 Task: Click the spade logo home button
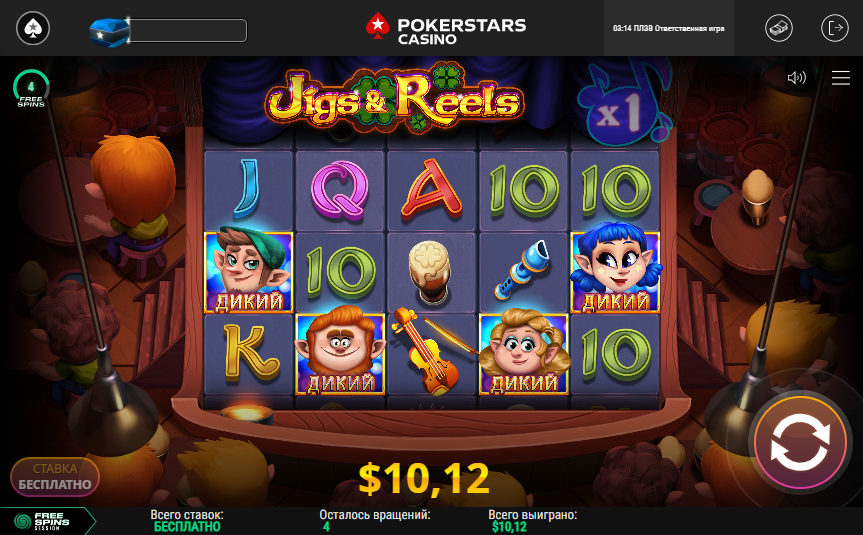pyautogui.click(x=34, y=28)
